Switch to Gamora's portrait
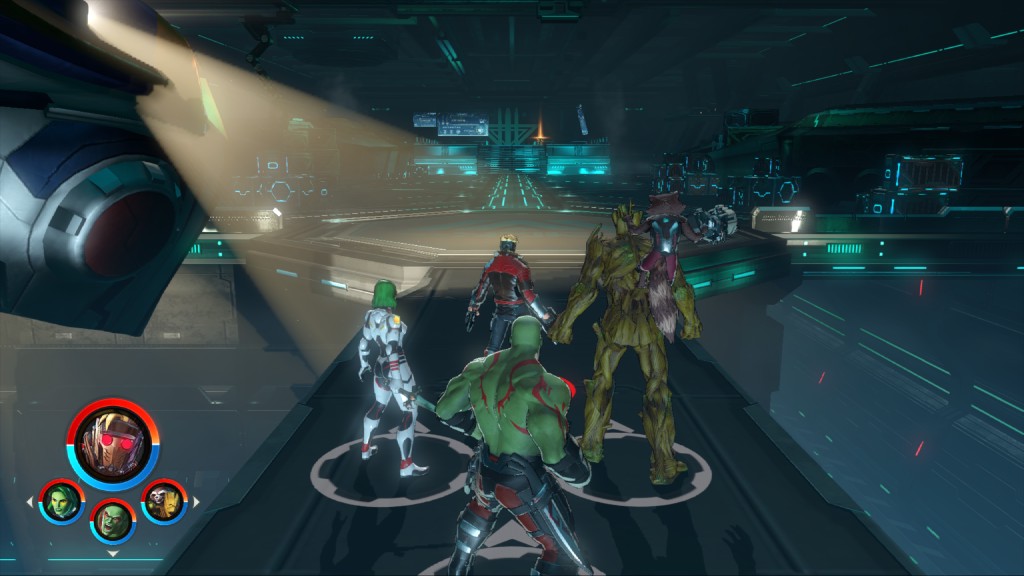The height and width of the screenshot is (576, 1024). tap(62, 500)
